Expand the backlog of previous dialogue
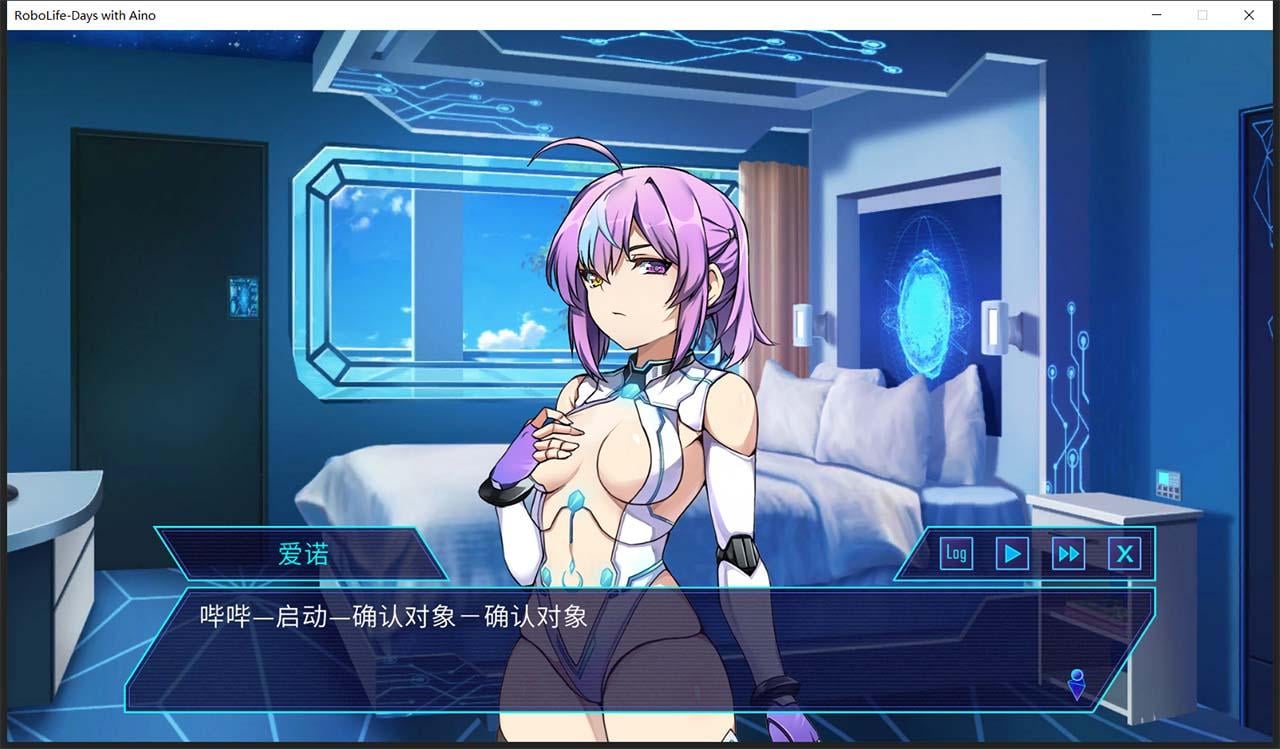 [x=955, y=553]
